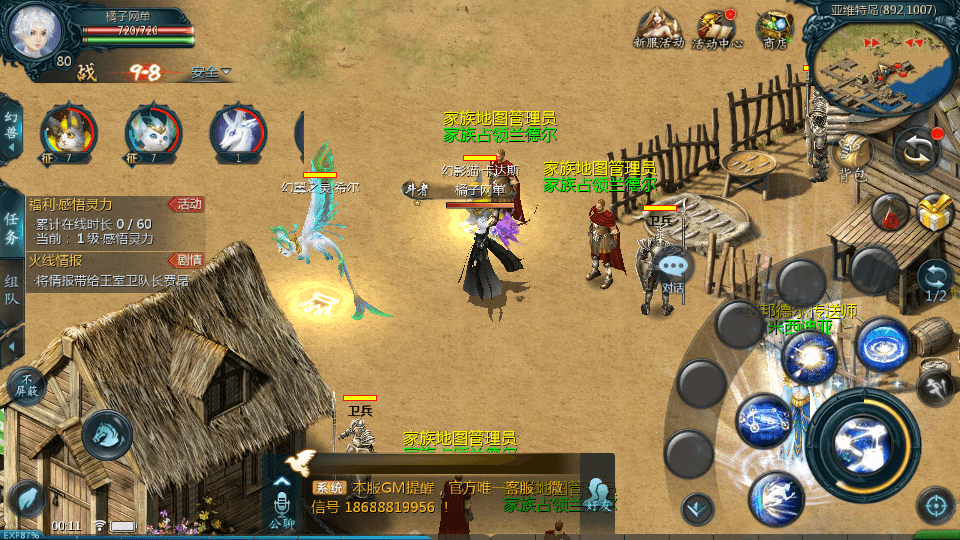Mount up using the horse head button
Image resolution: width=960 pixels, height=540 pixels.
[107, 434]
